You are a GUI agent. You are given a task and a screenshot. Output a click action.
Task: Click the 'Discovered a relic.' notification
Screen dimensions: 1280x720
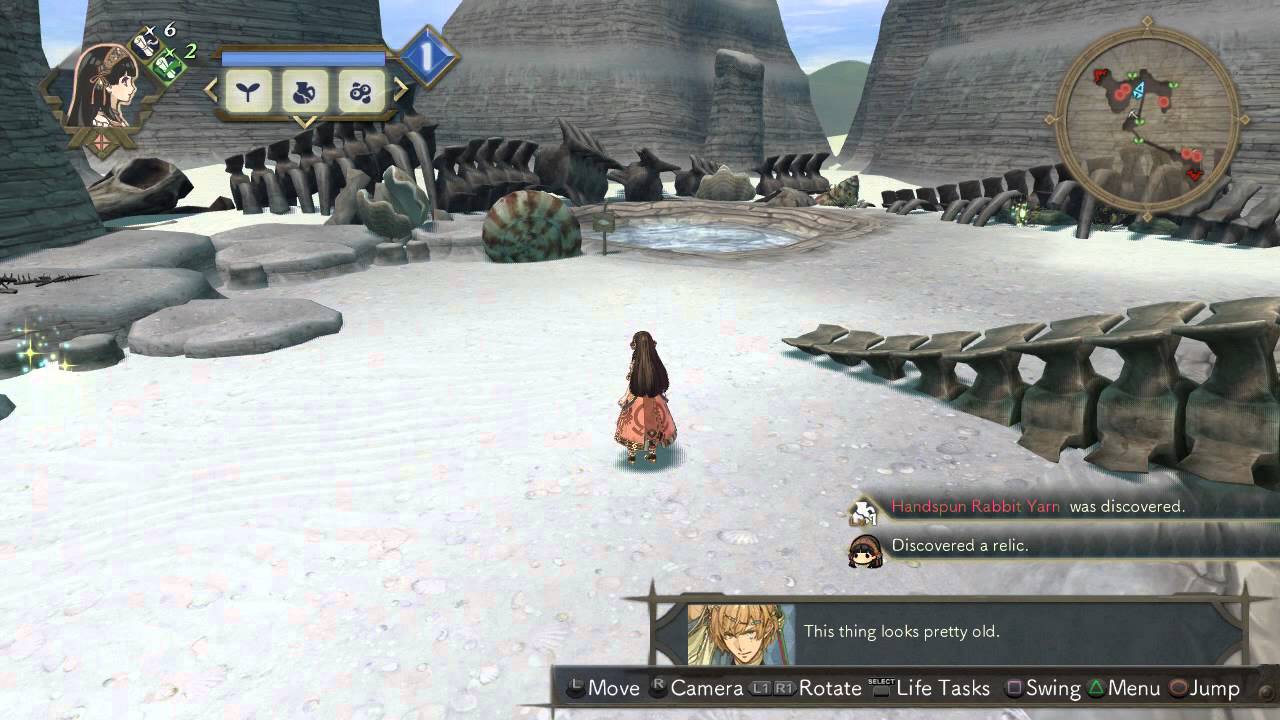(960, 546)
